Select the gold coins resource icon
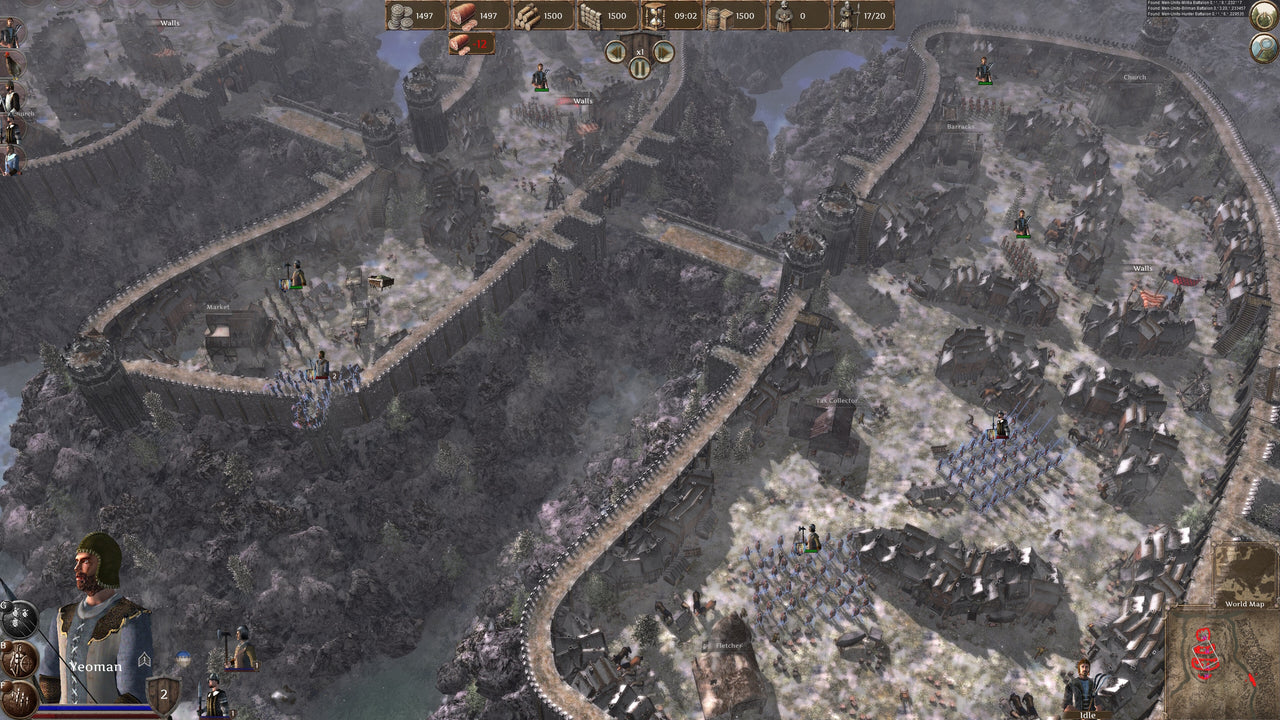Image resolution: width=1280 pixels, height=720 pixels. tap(402, 18)
